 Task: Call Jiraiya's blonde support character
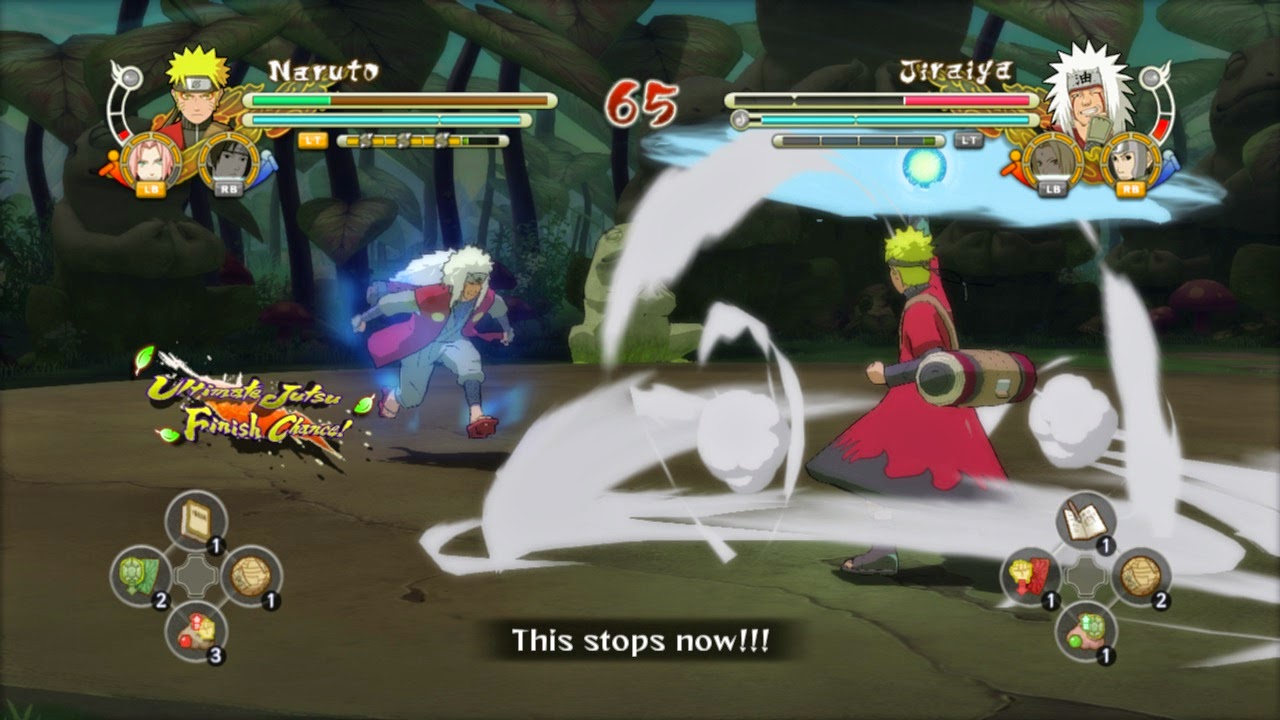(1052, 161)
